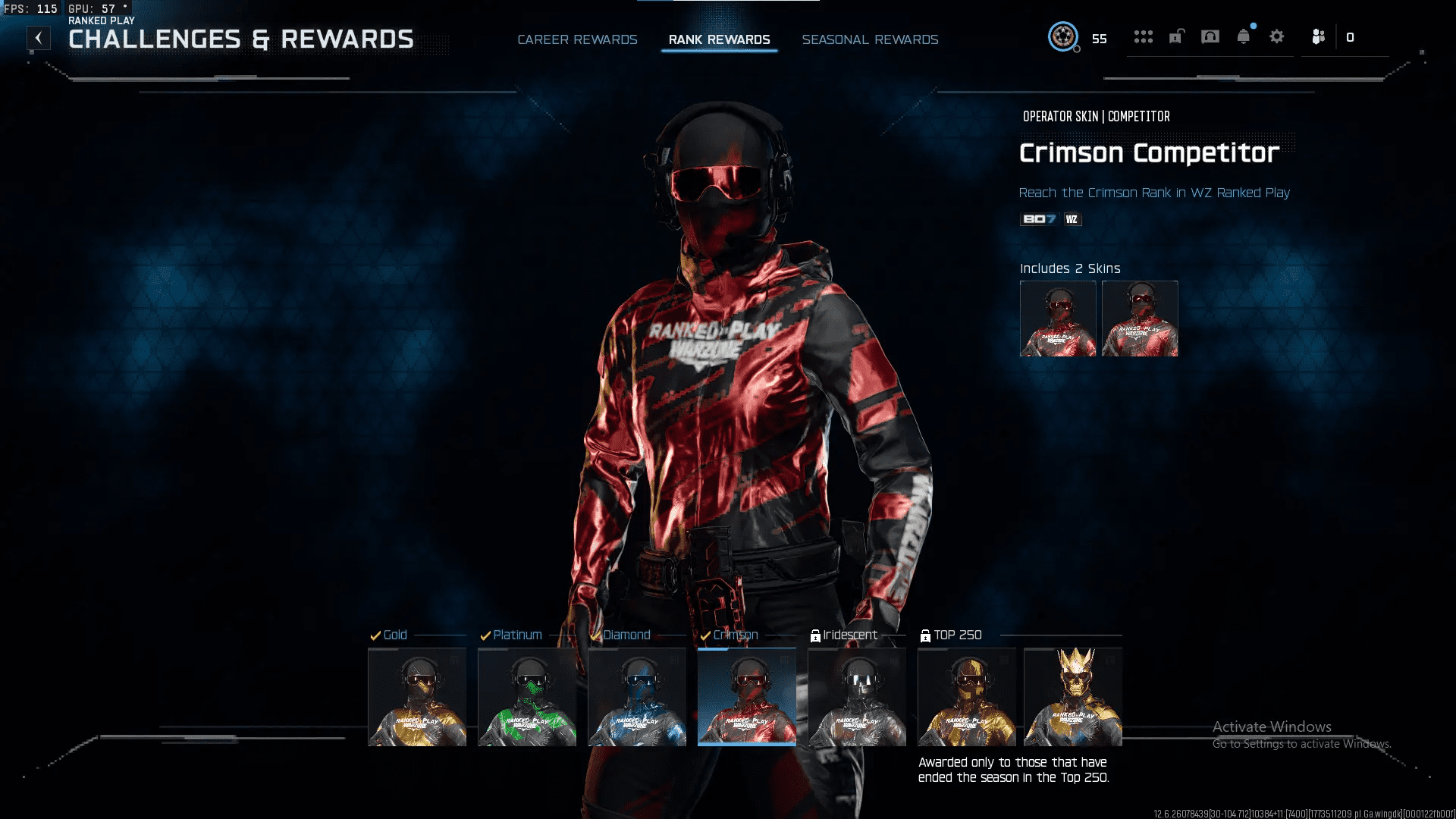The width and height of the screenshot is (1456, 819).
Task: Click the checkmark next to Gold
Action: point(375,635)
